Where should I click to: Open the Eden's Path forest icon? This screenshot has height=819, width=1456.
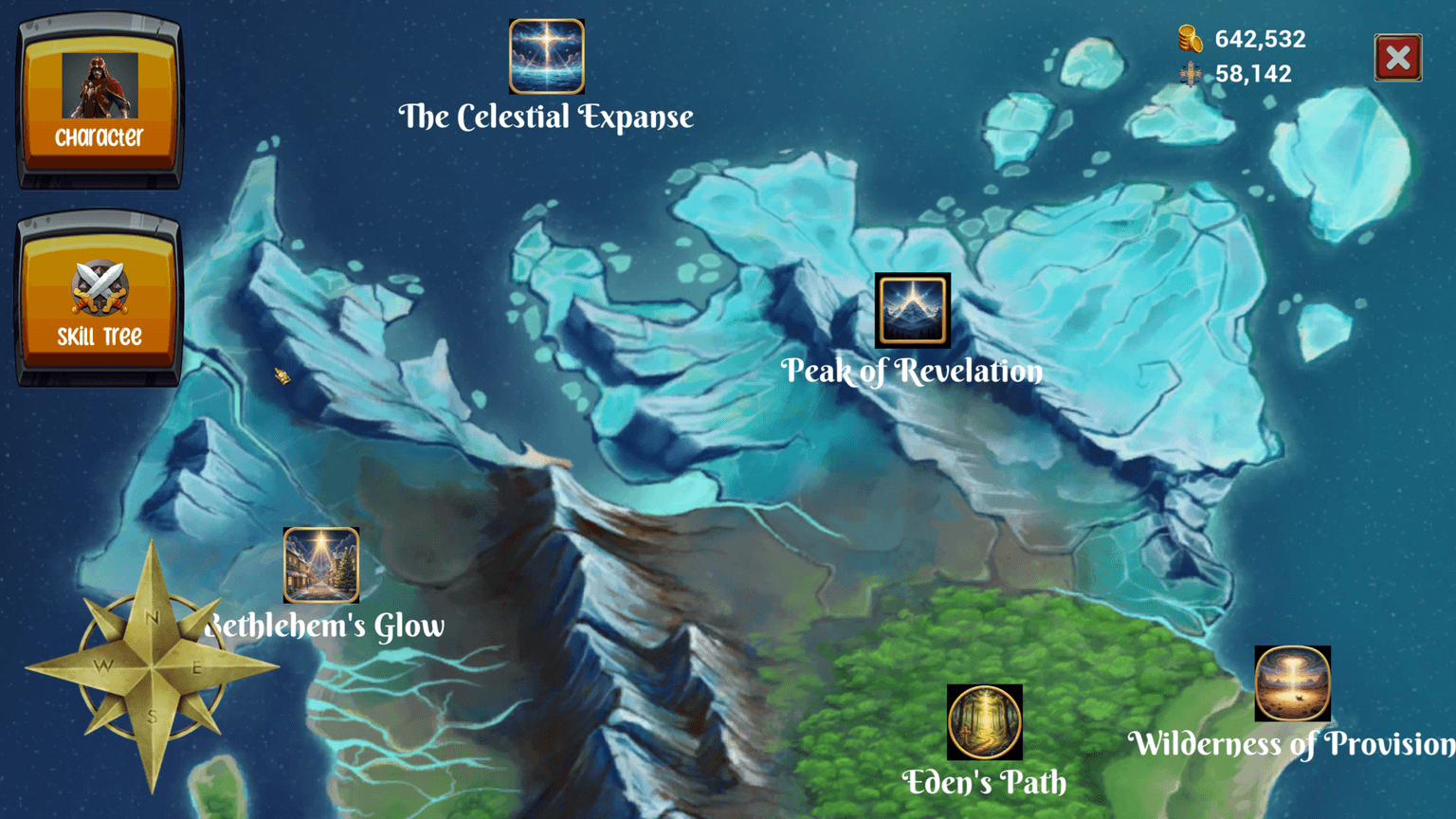click(986, 722)
